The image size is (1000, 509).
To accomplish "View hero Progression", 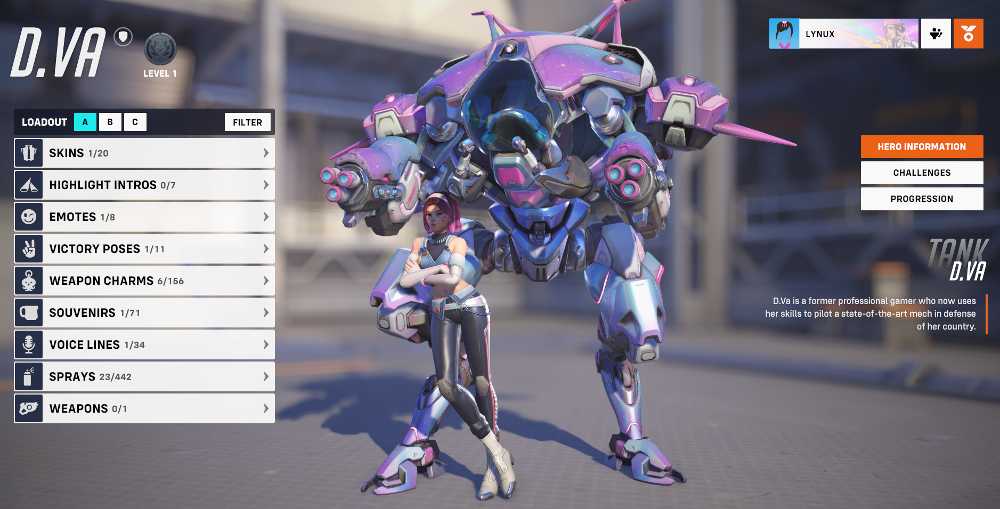I will tap(921, 199).
